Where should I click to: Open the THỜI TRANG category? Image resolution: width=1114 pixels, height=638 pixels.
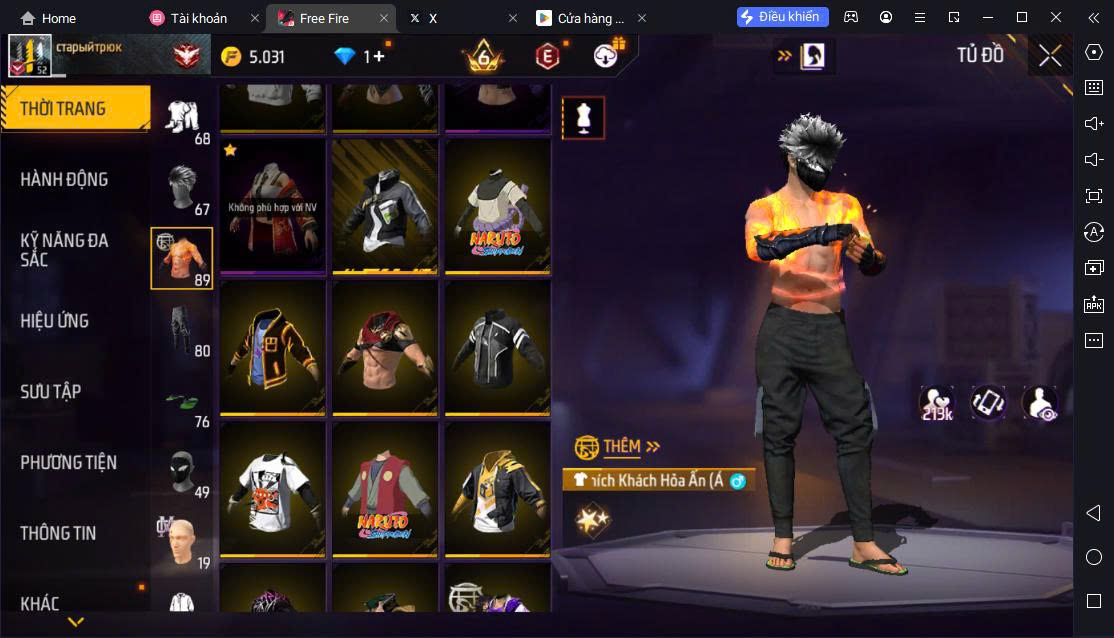point(64,109)
